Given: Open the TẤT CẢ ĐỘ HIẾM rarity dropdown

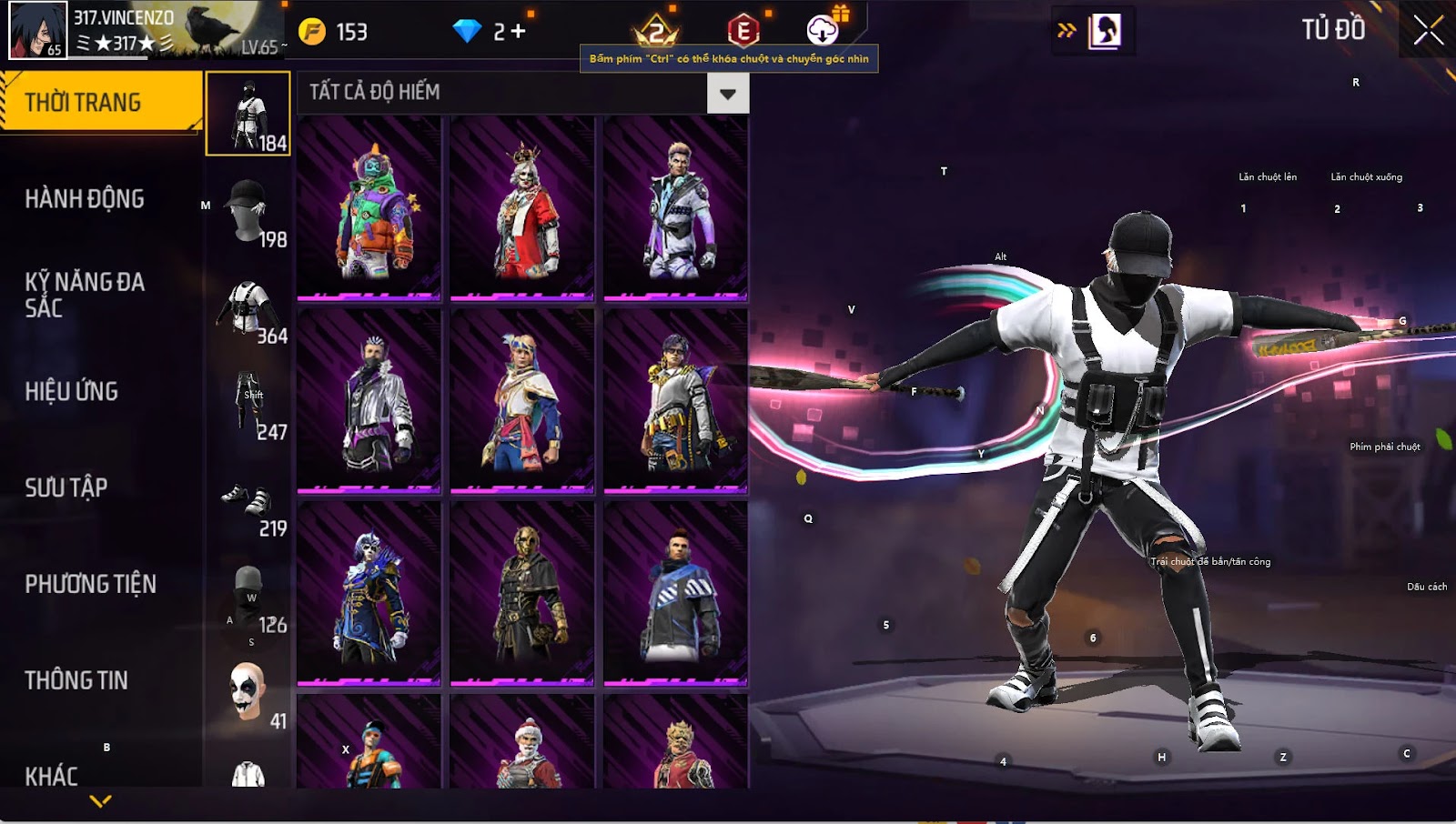Looking at the screenshot, I should coord(727,94).
